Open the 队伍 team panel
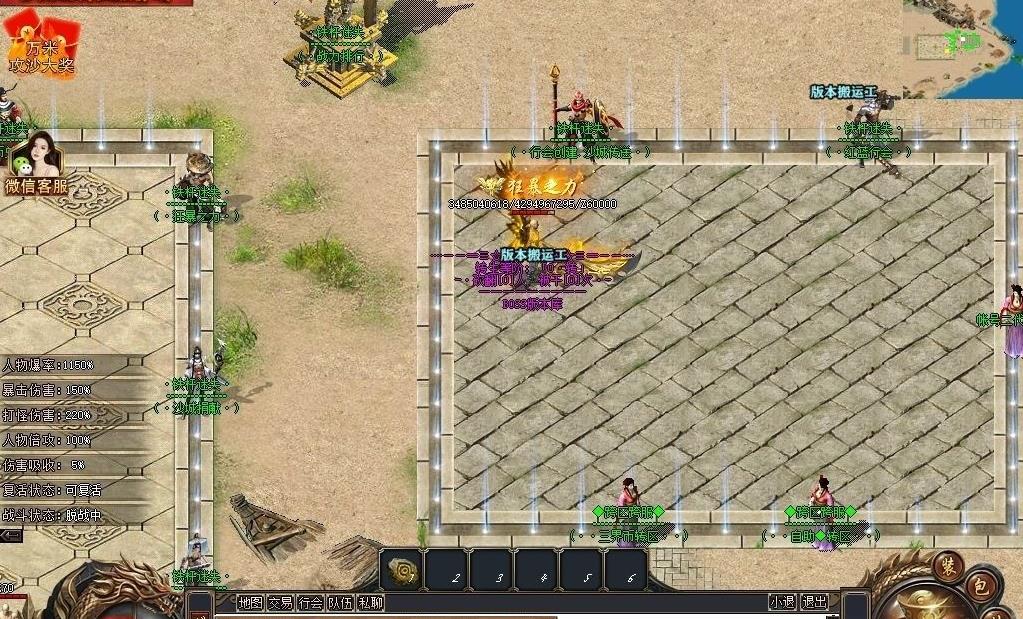 340,602
